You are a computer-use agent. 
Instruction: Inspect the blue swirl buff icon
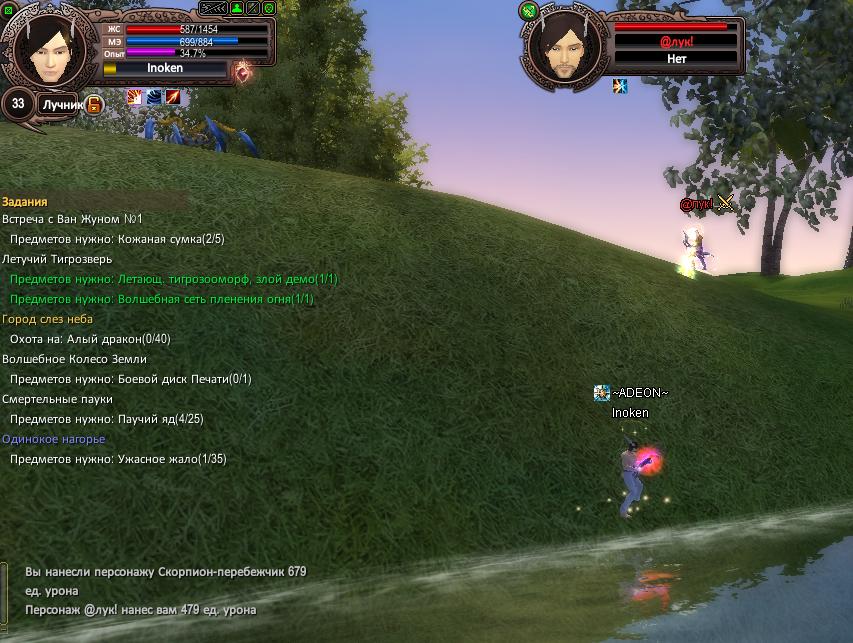coord(153,96)
